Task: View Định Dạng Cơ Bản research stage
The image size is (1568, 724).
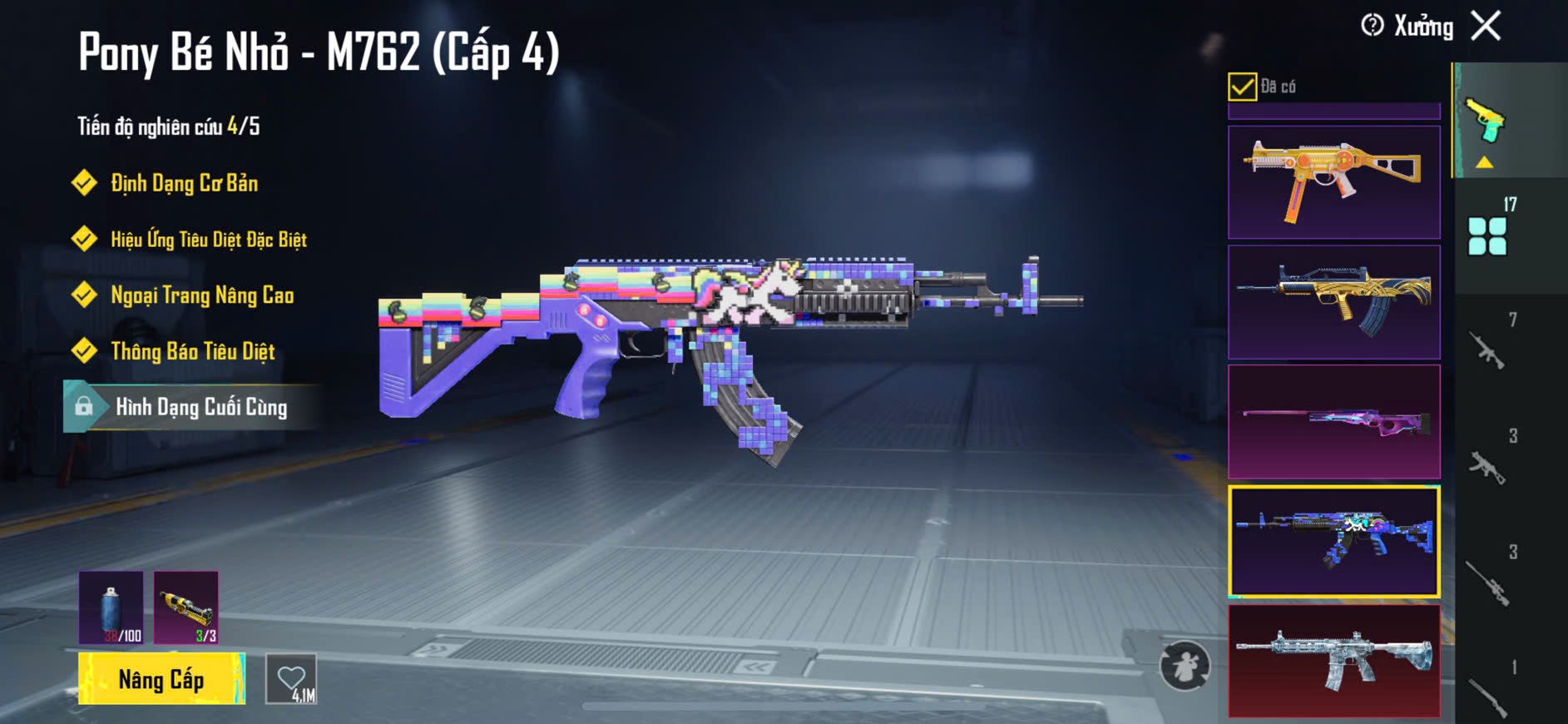Action: click(184, 183)
